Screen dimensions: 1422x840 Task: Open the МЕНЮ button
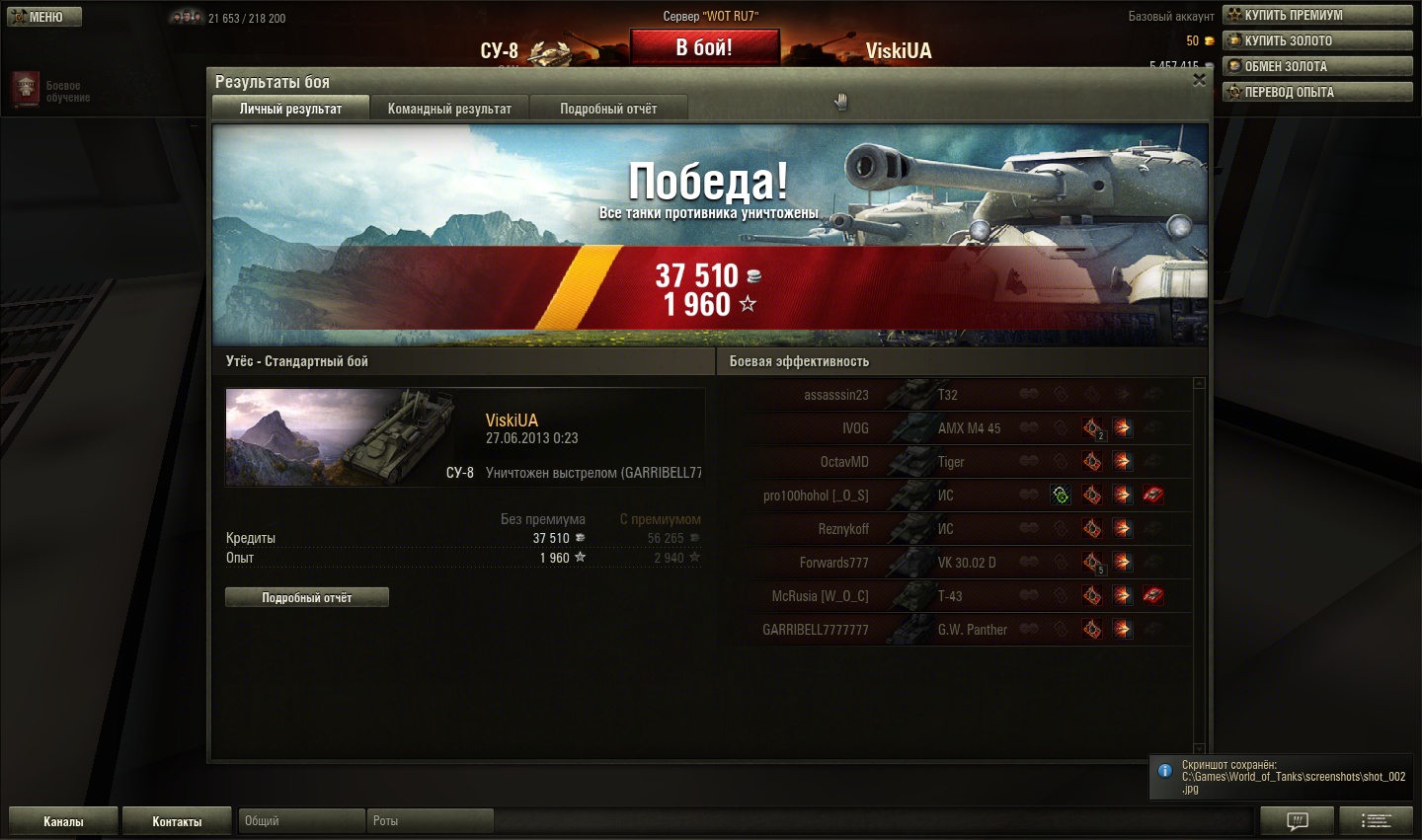point(44,17)
